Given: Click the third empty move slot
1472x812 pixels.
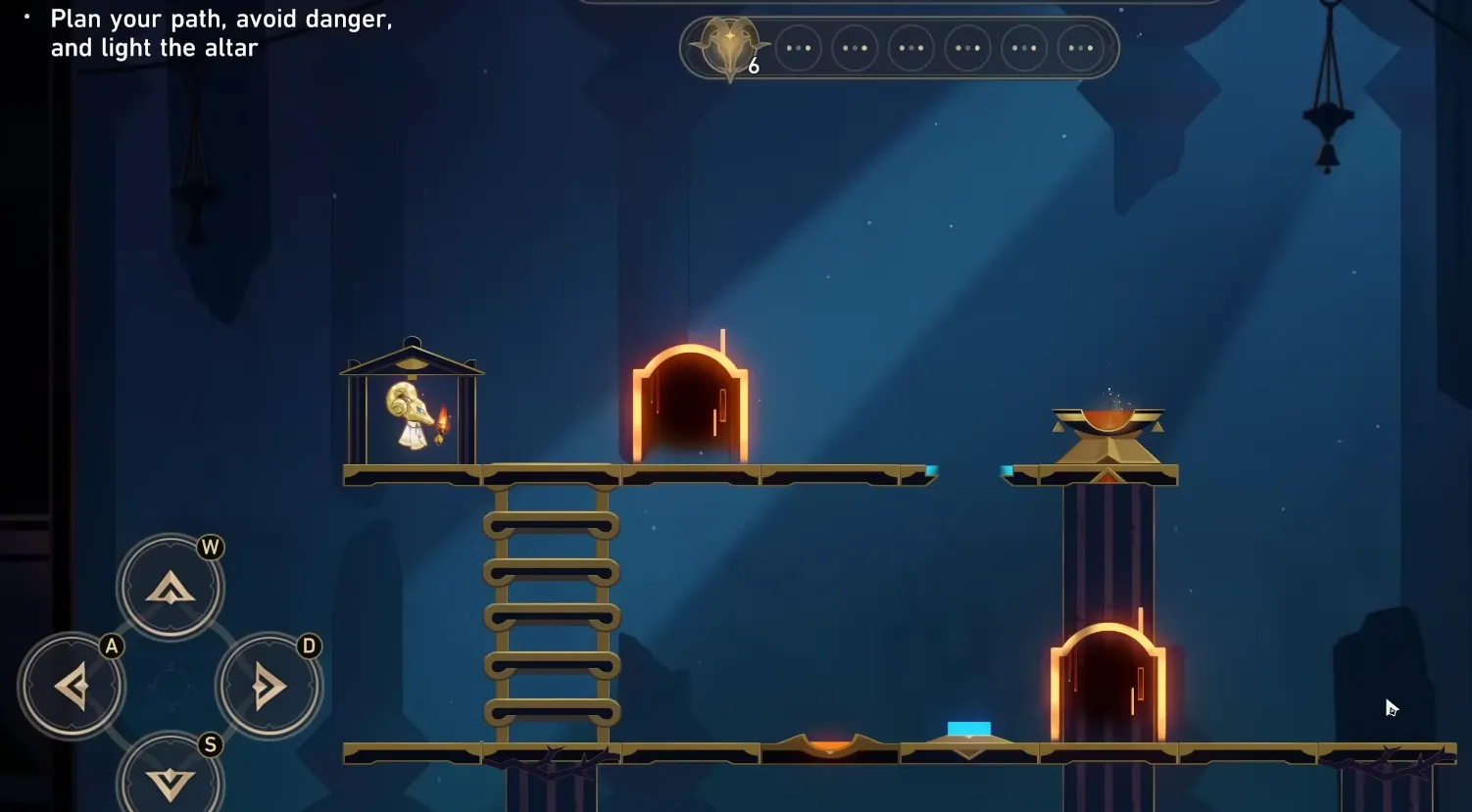Looking at the screenshot, I should pos(910,47).
